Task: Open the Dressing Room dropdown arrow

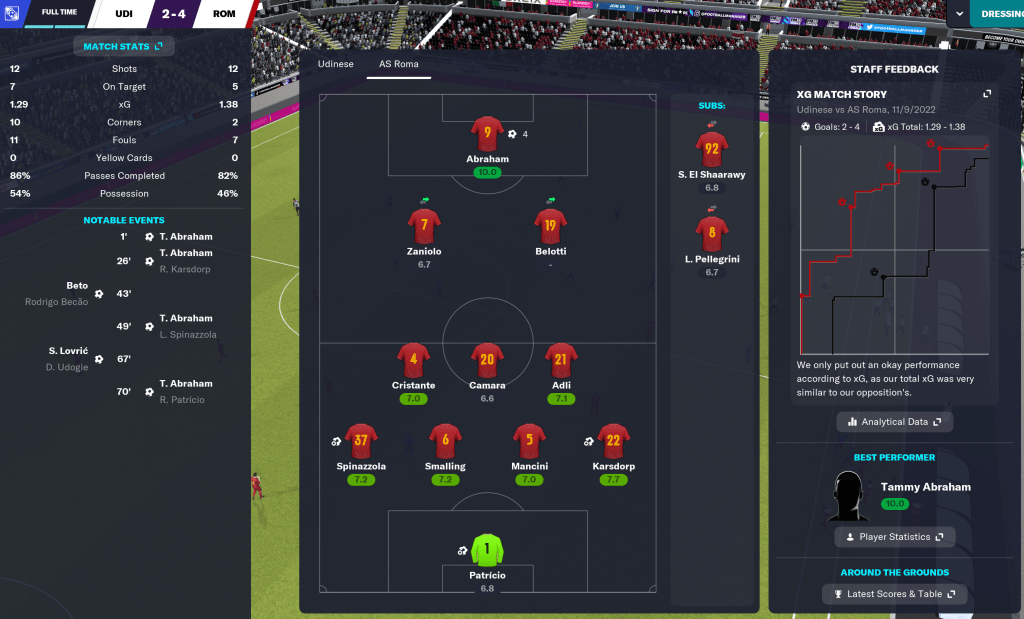Action: tap(960, 14)
